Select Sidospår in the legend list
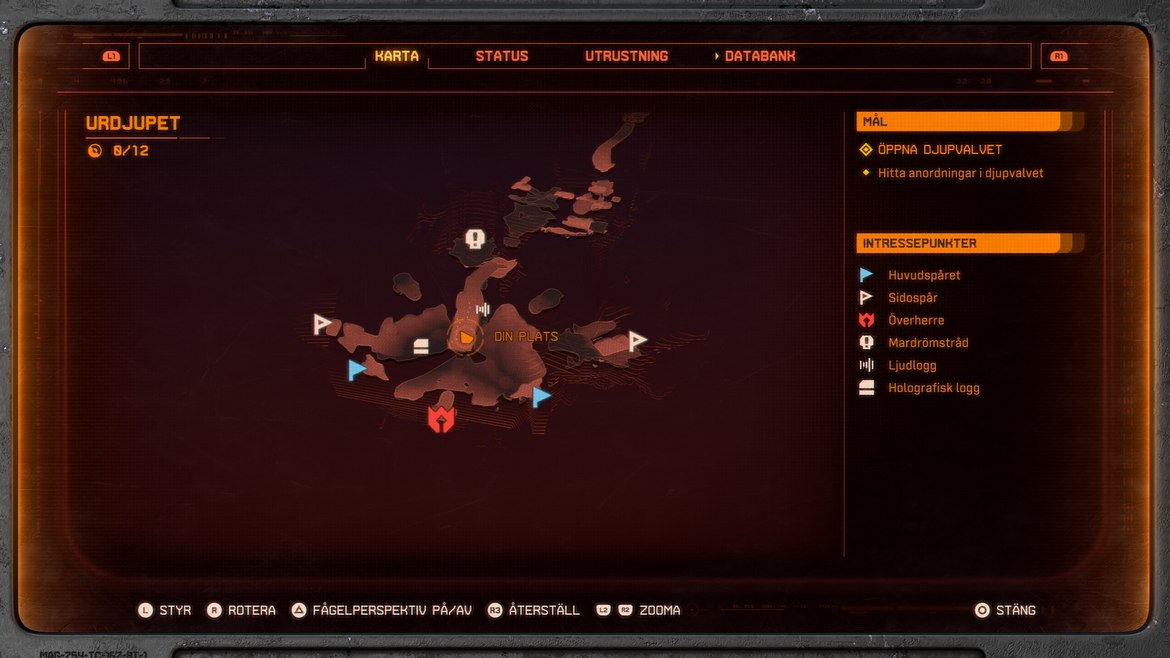 pos(912,298)
